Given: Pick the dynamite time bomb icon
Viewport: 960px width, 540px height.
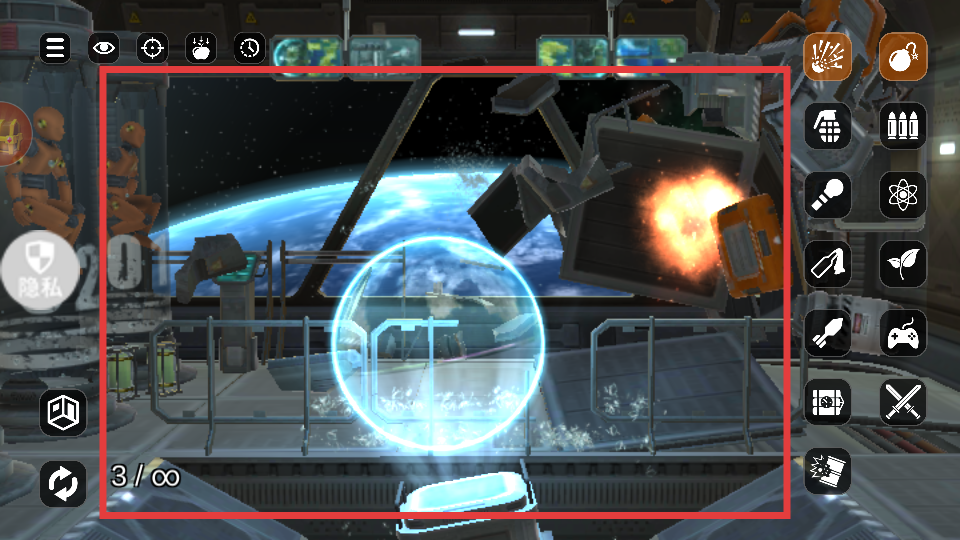Looking at the screenshot, I should pyautogui.click(x=828, y=402).
